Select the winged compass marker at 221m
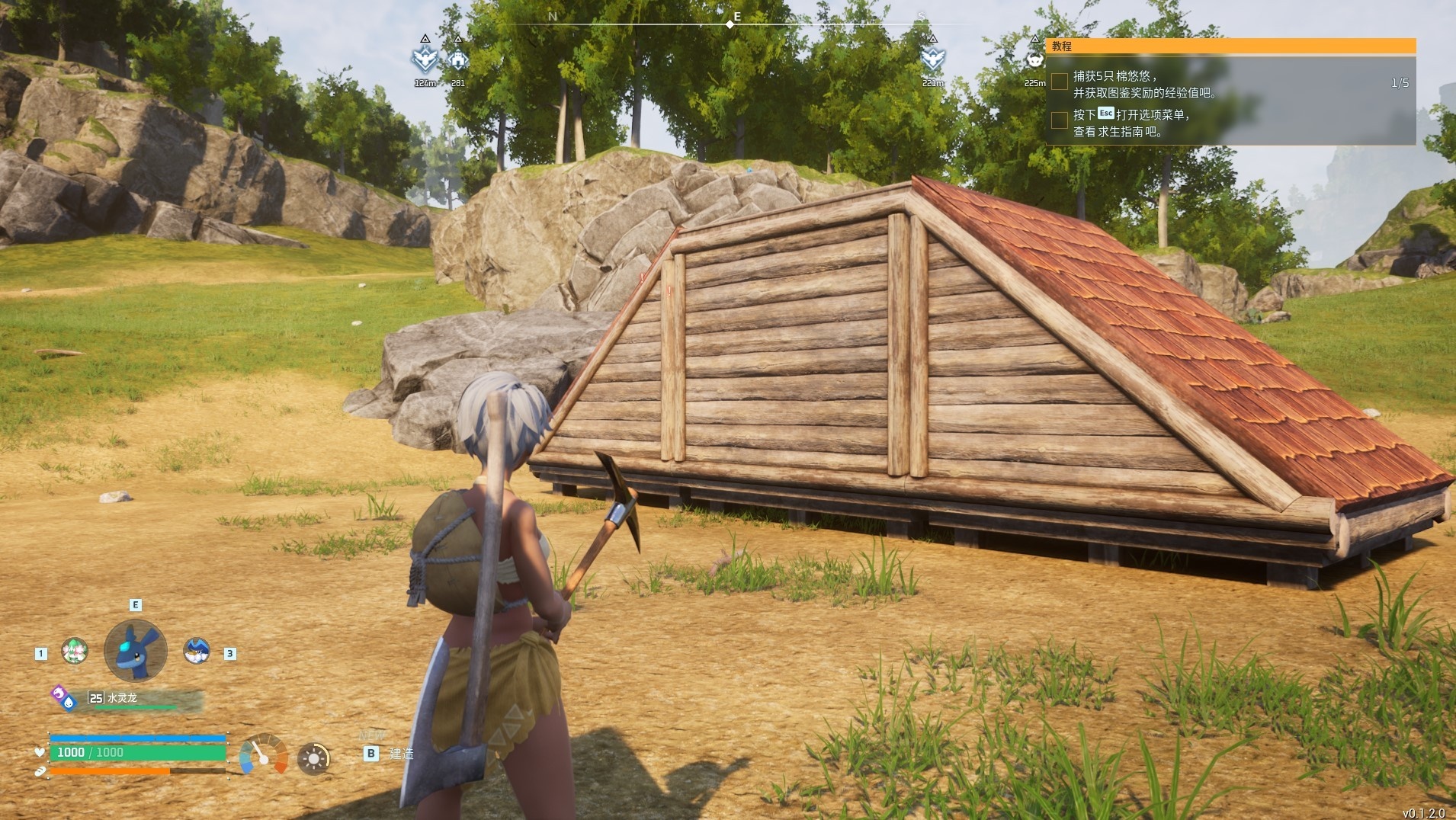Image resolution: width=1456 pixels, height=820 pixels. pyautogui.click(x=932, y=59)
